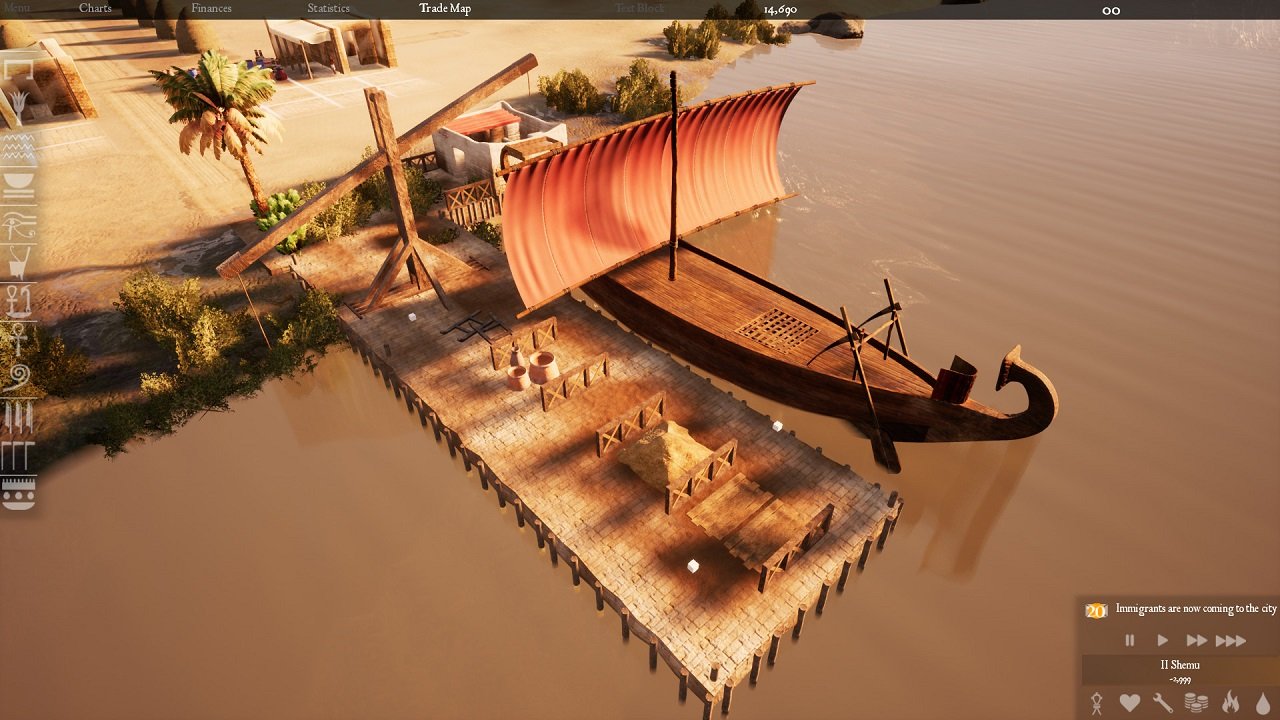Set game to normal play speed
This screenshot has height=720, width=1280.
point(1162,640)
